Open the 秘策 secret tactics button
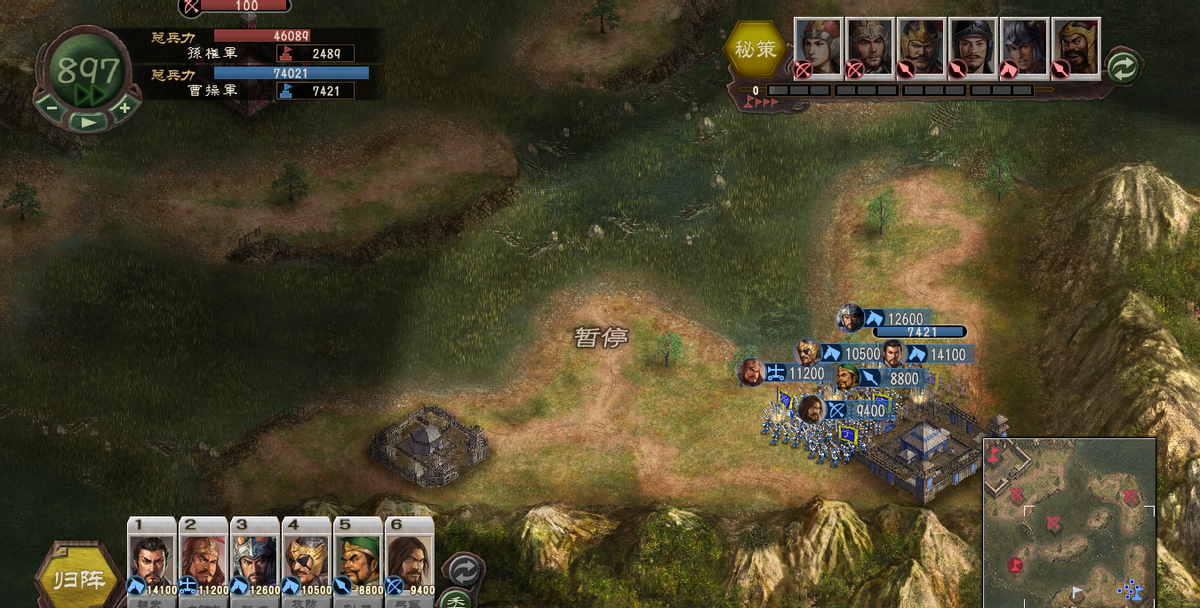This screenshot has width=1200, height=608. [x=755, y=49]
